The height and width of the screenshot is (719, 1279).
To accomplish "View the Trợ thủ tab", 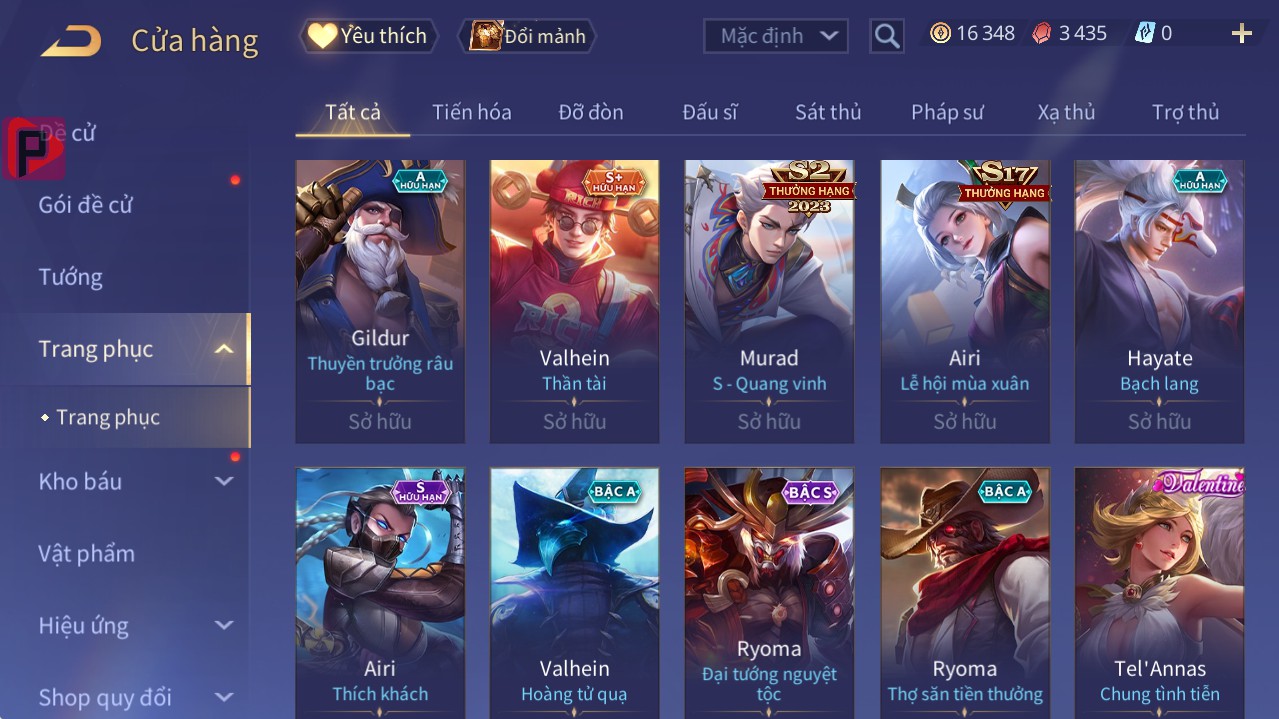I will (1185, 112).
